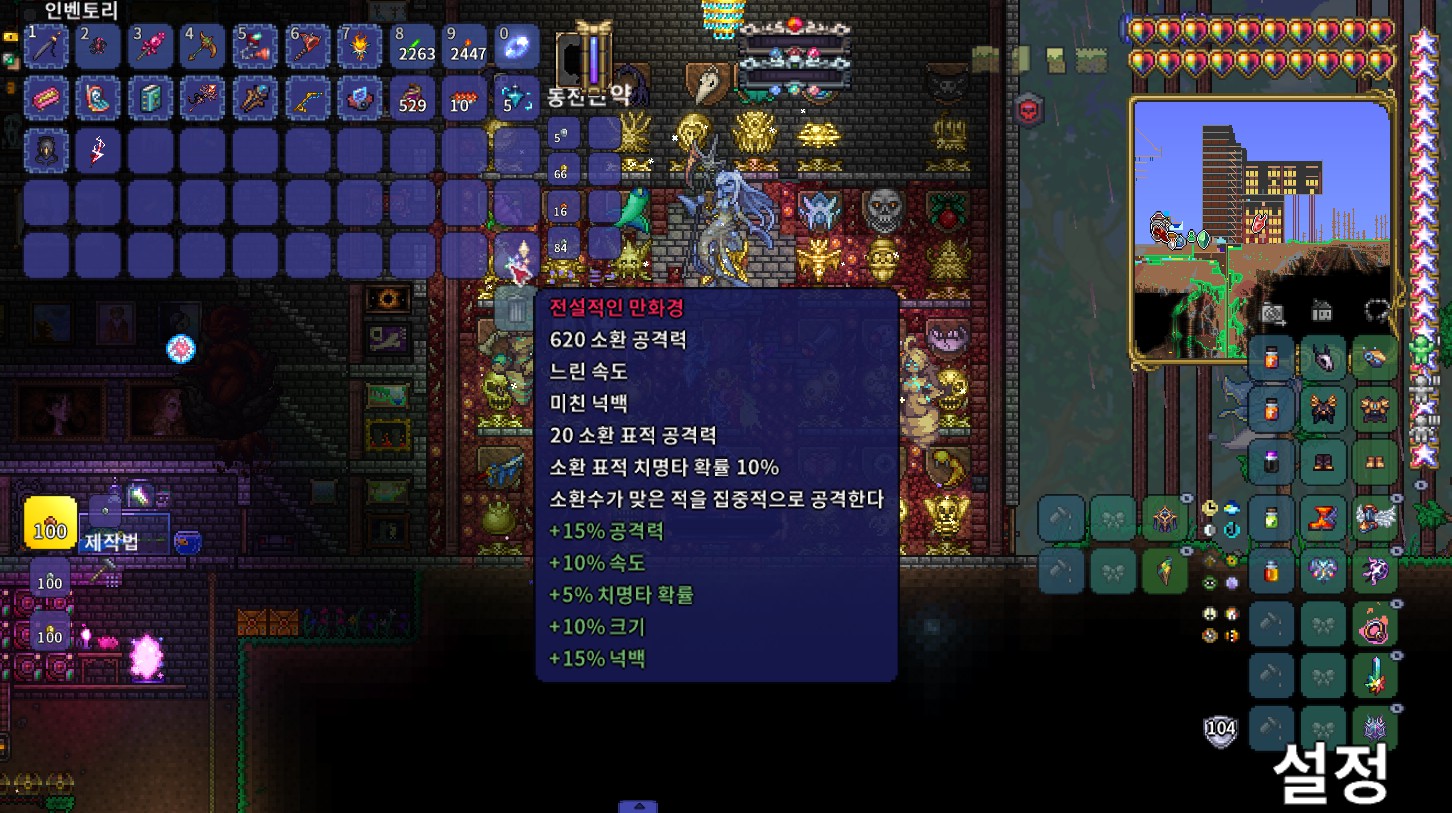Open the housing menu house icon
The width and height of the screenshot is (1452, 813).
click(x=1322, y=311)
